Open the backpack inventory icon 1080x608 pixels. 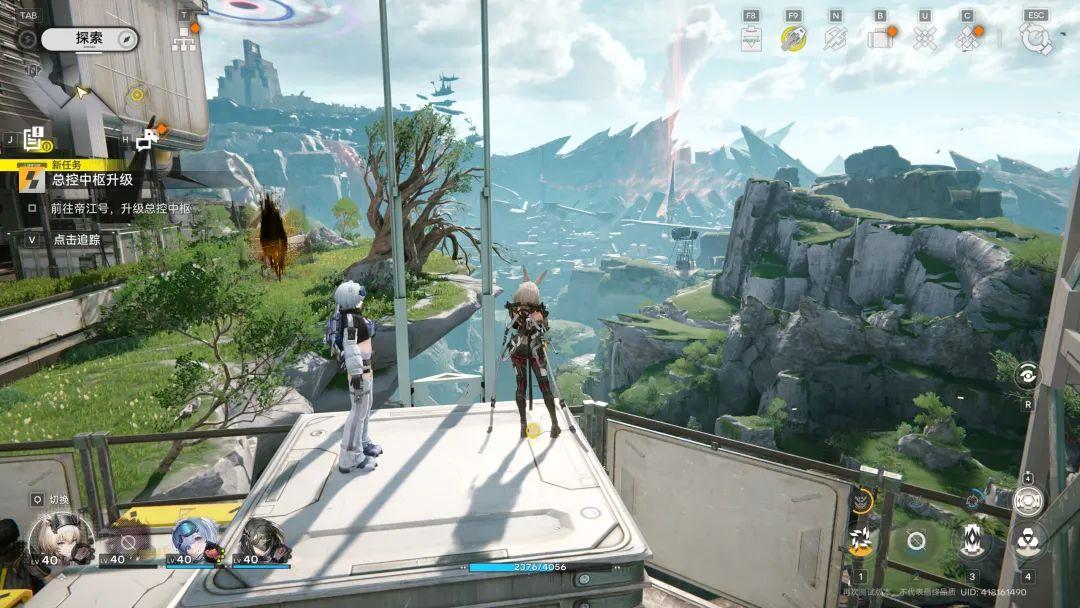click(879, 38)
